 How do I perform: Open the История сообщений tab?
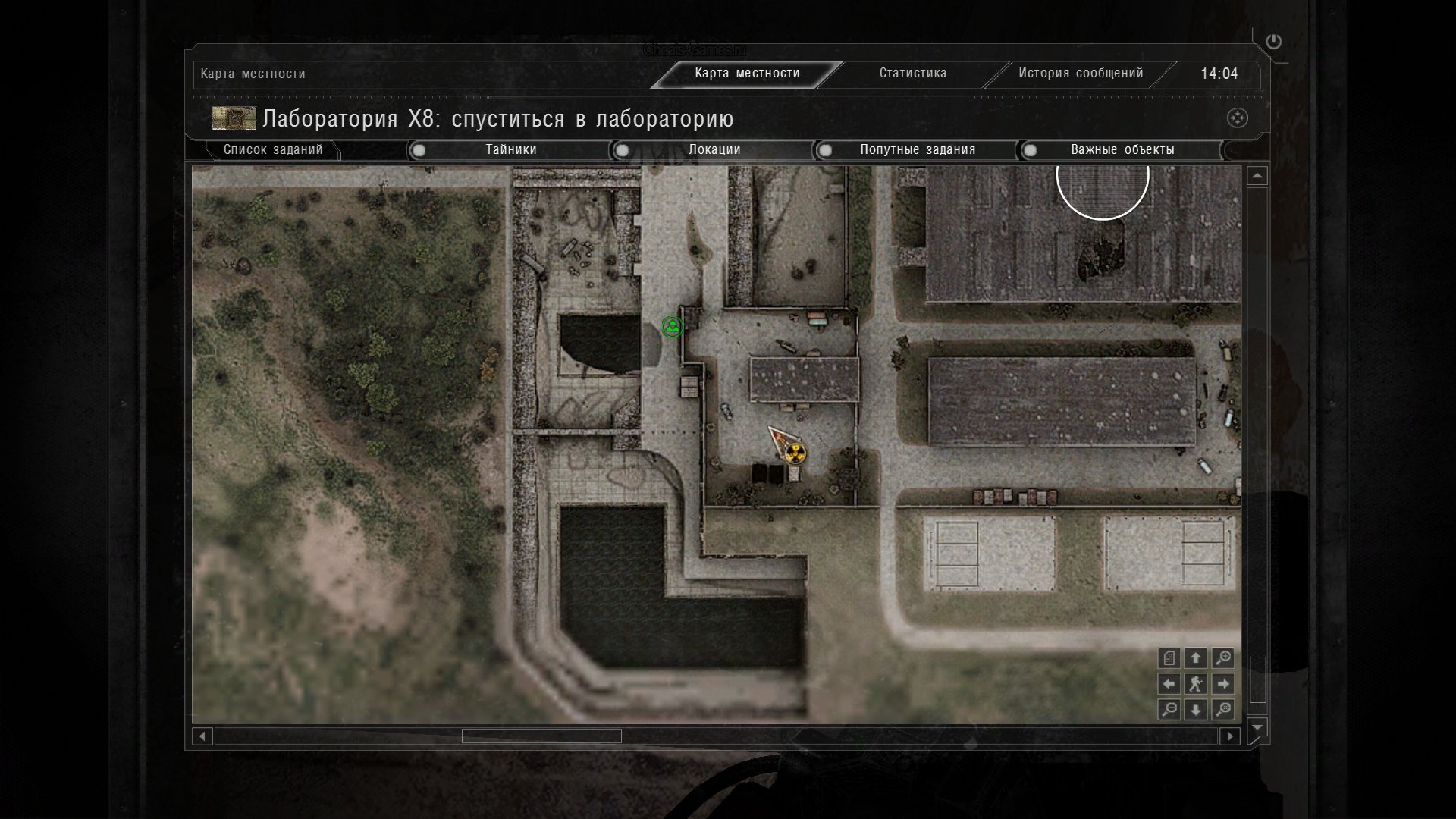(x=1080, y=74)
